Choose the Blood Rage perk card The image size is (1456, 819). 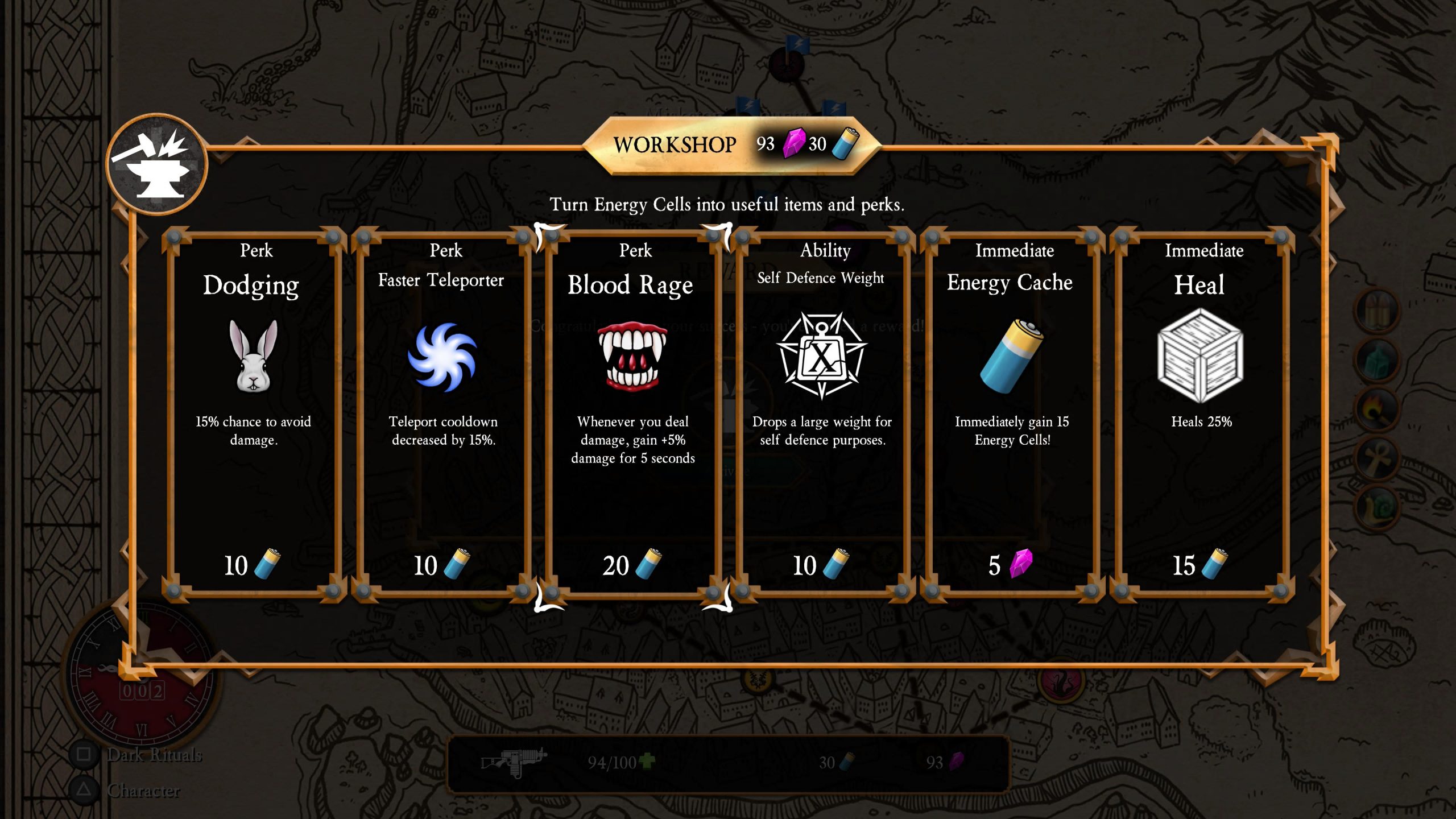coord(632,415)
